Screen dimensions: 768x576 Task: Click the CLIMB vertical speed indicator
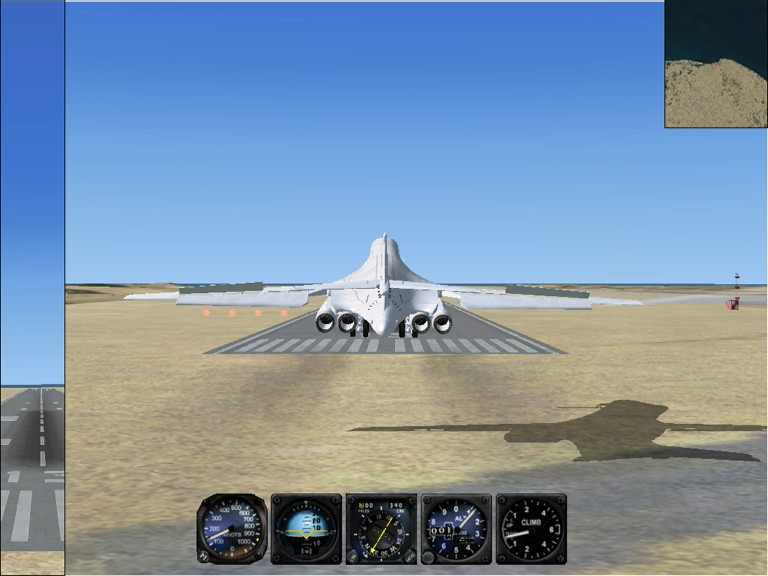(x=531, y=528)
